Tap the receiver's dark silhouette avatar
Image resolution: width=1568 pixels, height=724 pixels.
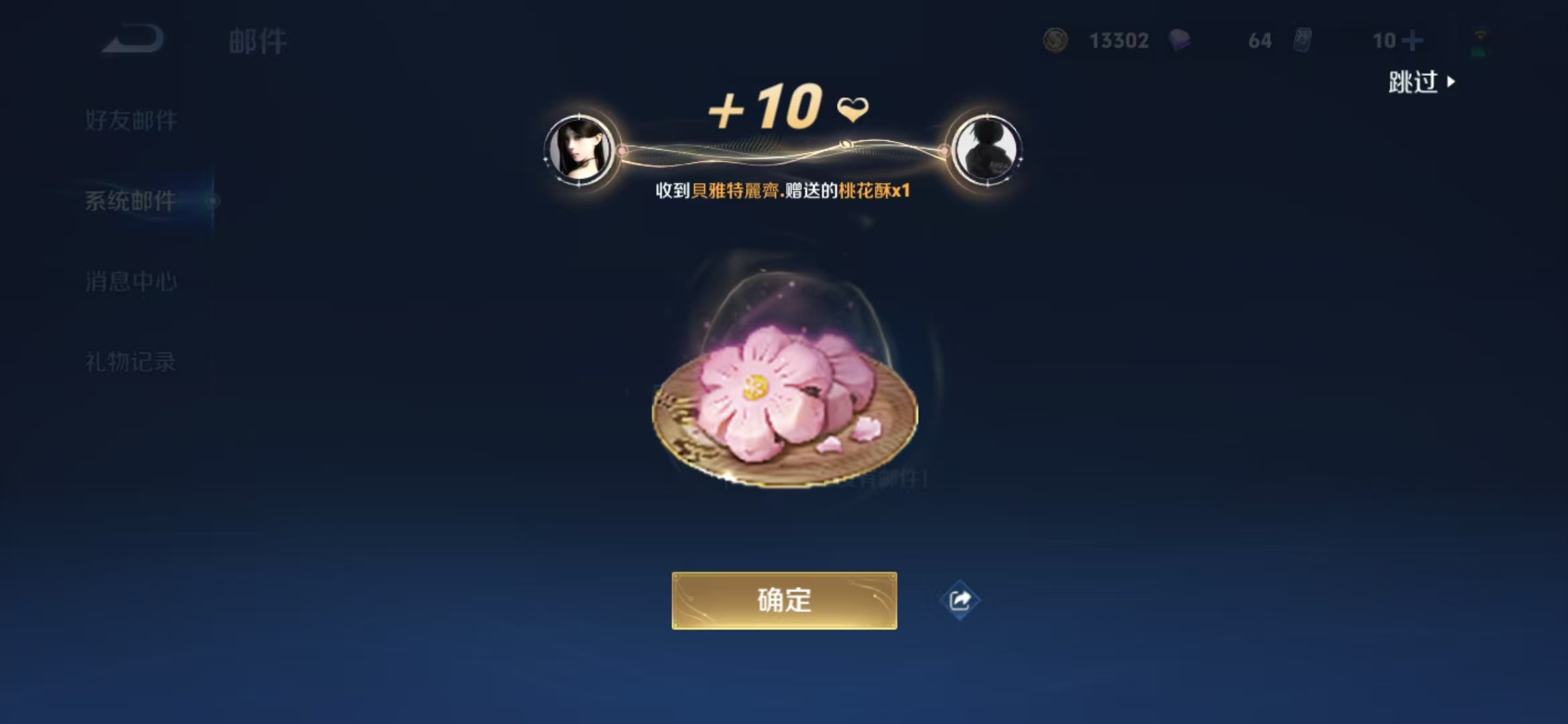(x=986, y=150)
